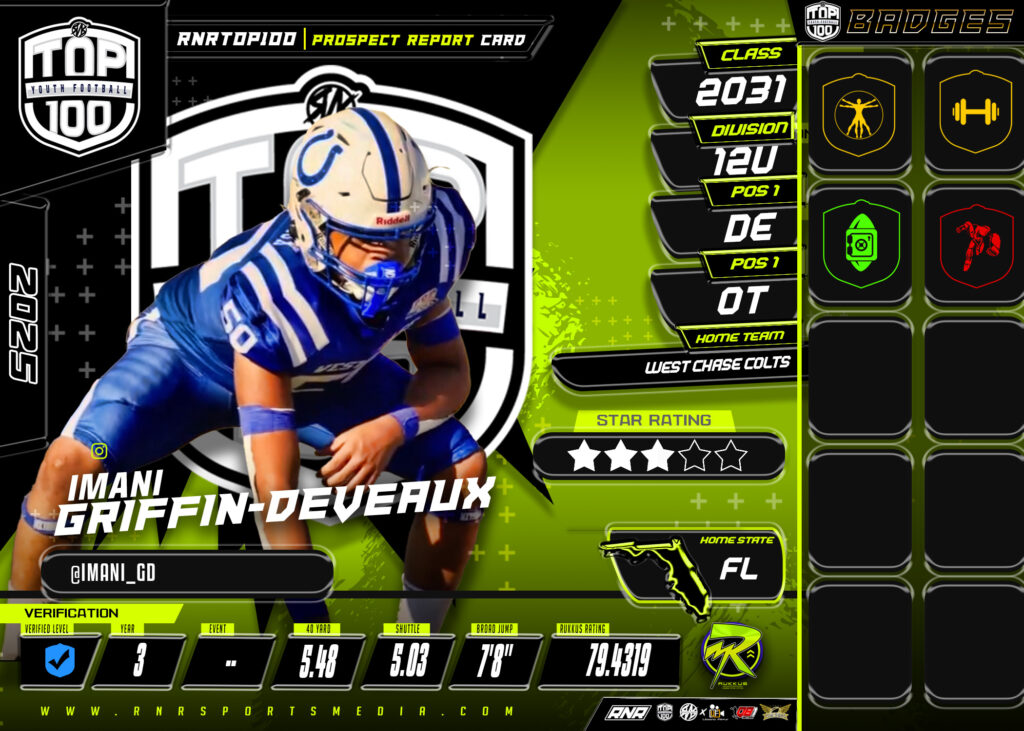The height and width of the screenshot is (731, 1024).
Task: Click the blue verified checkmark badge
Action: (x=60, y=660)
